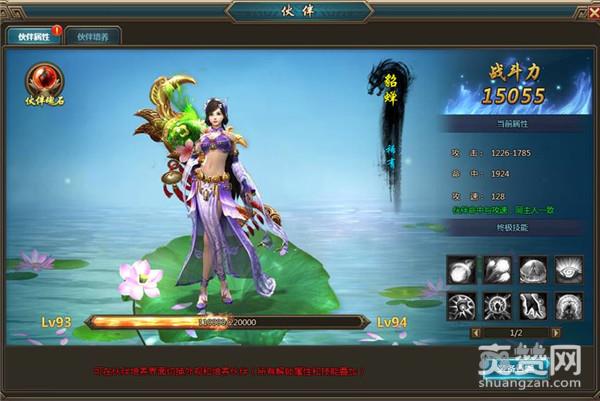This screenshot has width=600, height=401.
Task: Open the 伙伴培养 tab
Action: tap(93, 36)
